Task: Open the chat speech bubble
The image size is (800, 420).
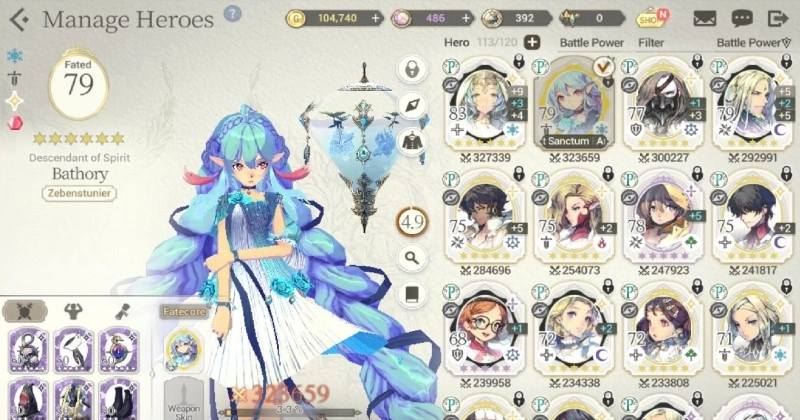Action: click(741, 18)
